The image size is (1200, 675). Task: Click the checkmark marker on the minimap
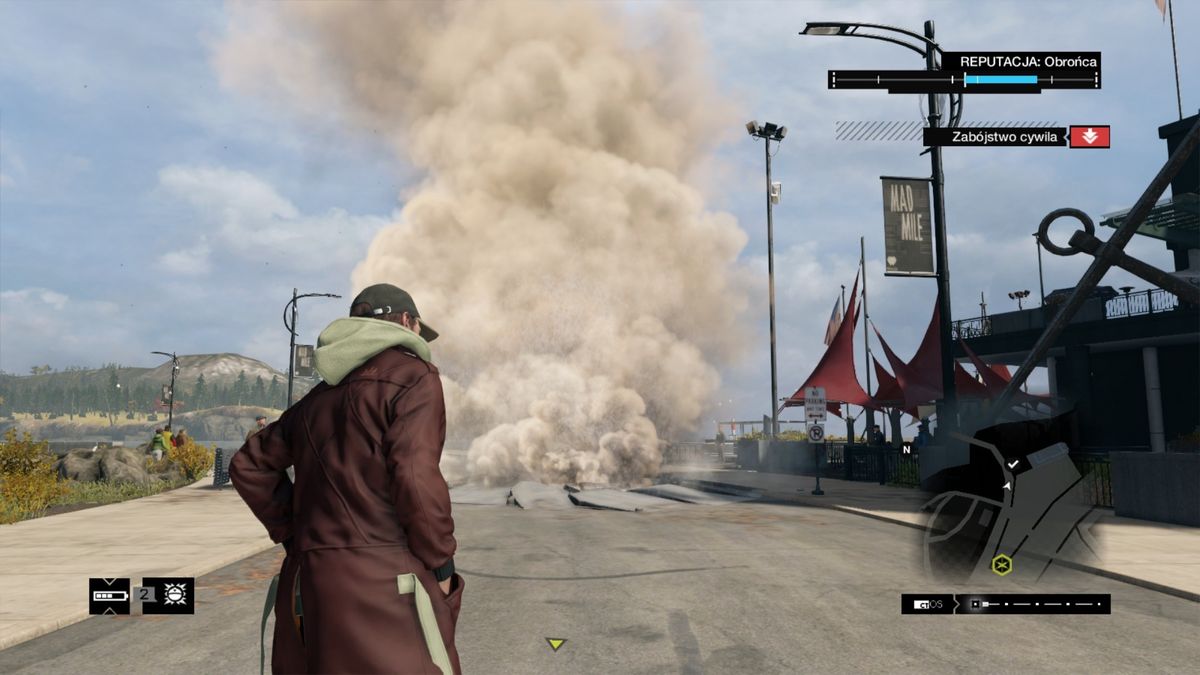pos(1013,464)
